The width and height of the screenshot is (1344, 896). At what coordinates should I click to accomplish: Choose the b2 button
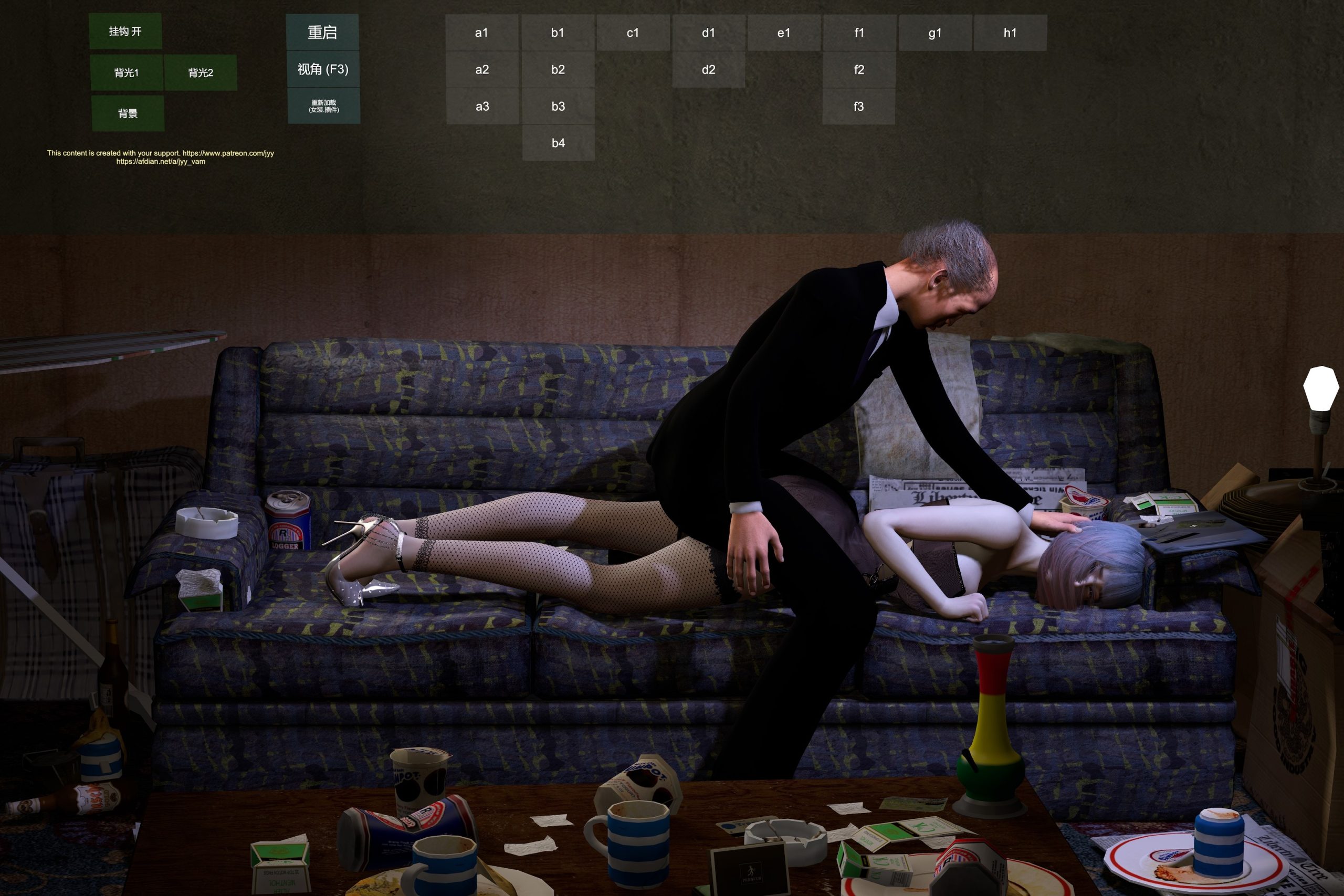[558, 70]
